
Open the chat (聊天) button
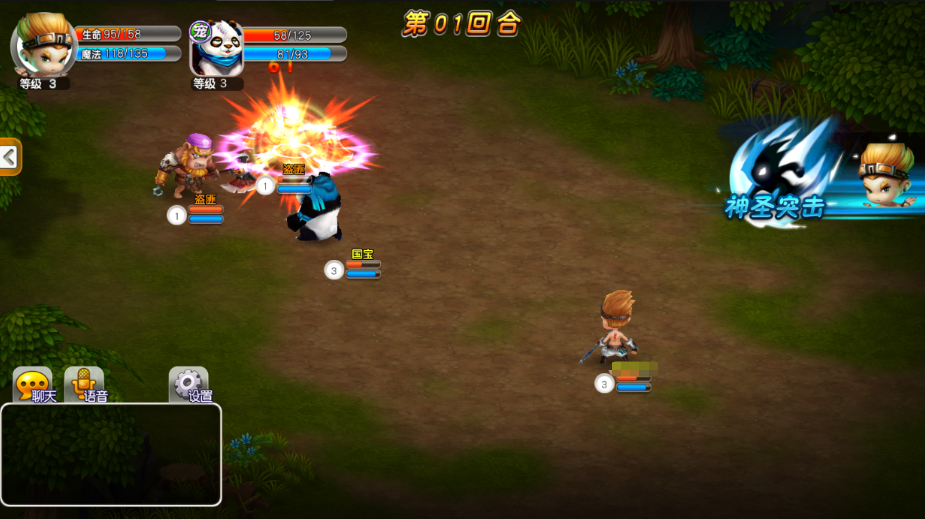(33, 384)
